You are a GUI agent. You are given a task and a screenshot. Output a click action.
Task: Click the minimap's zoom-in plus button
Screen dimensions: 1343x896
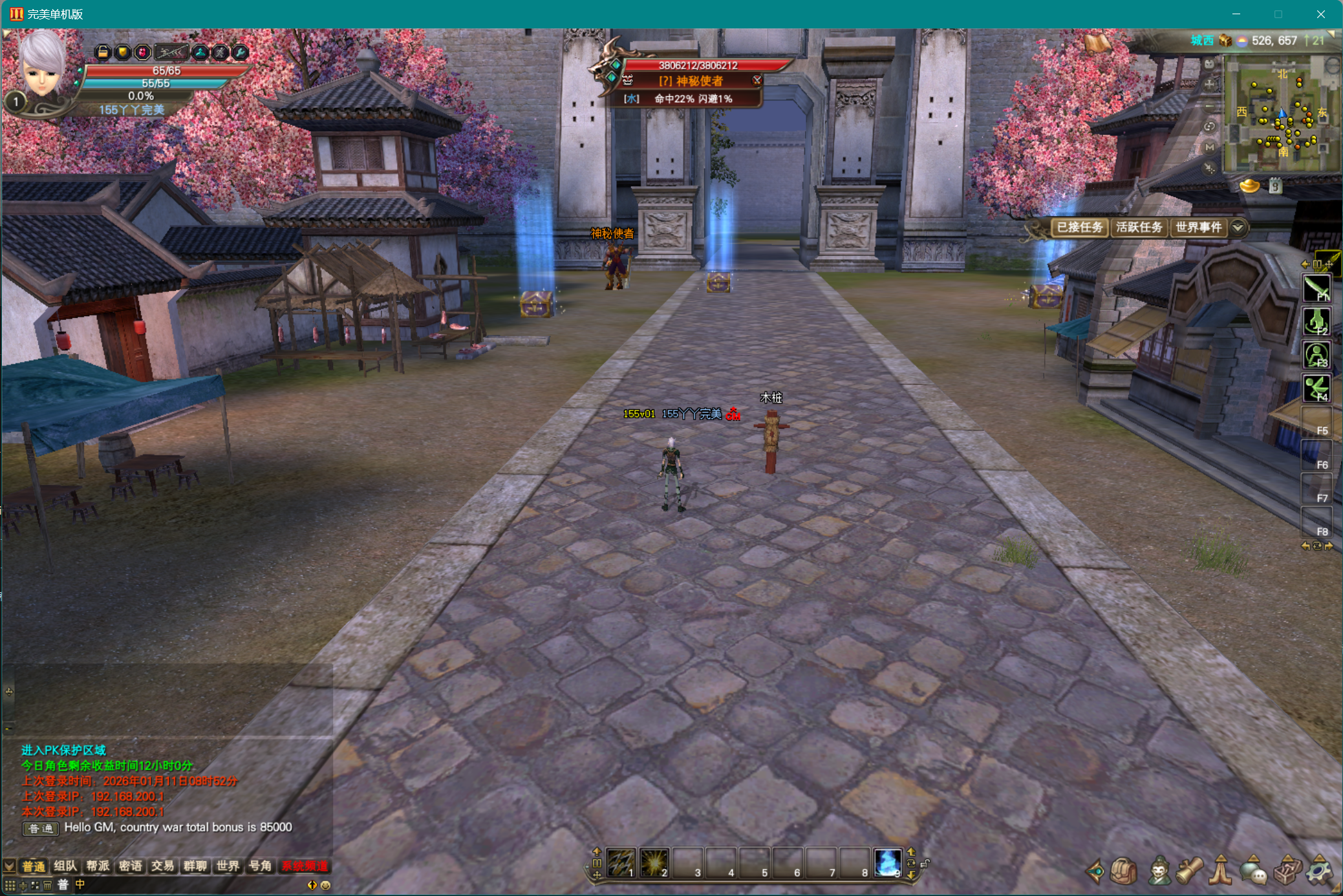1210,84
